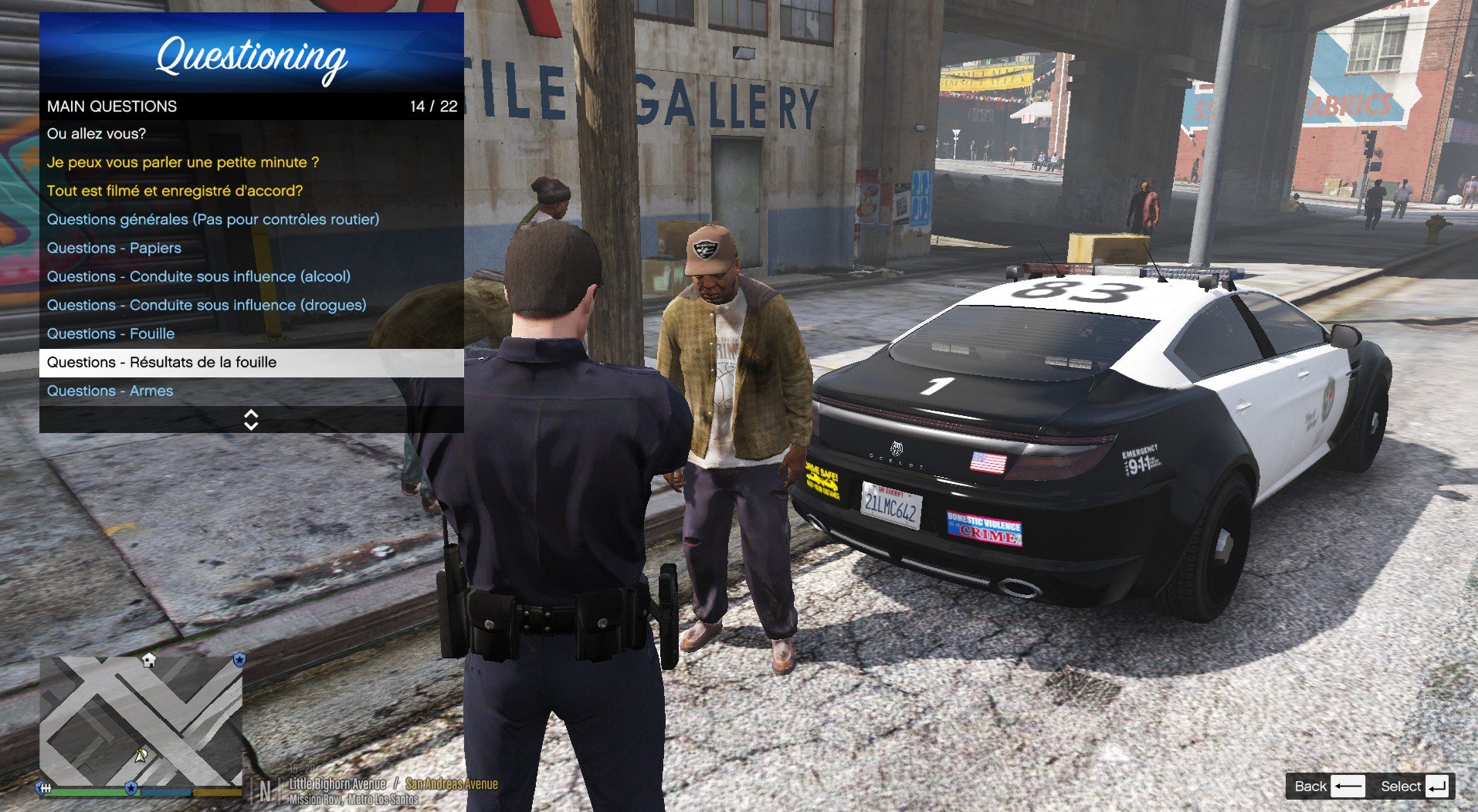Select Conduite sous influence (drogues) questions
Viewport: 1478px width, 812px height.
pos(206,305)
